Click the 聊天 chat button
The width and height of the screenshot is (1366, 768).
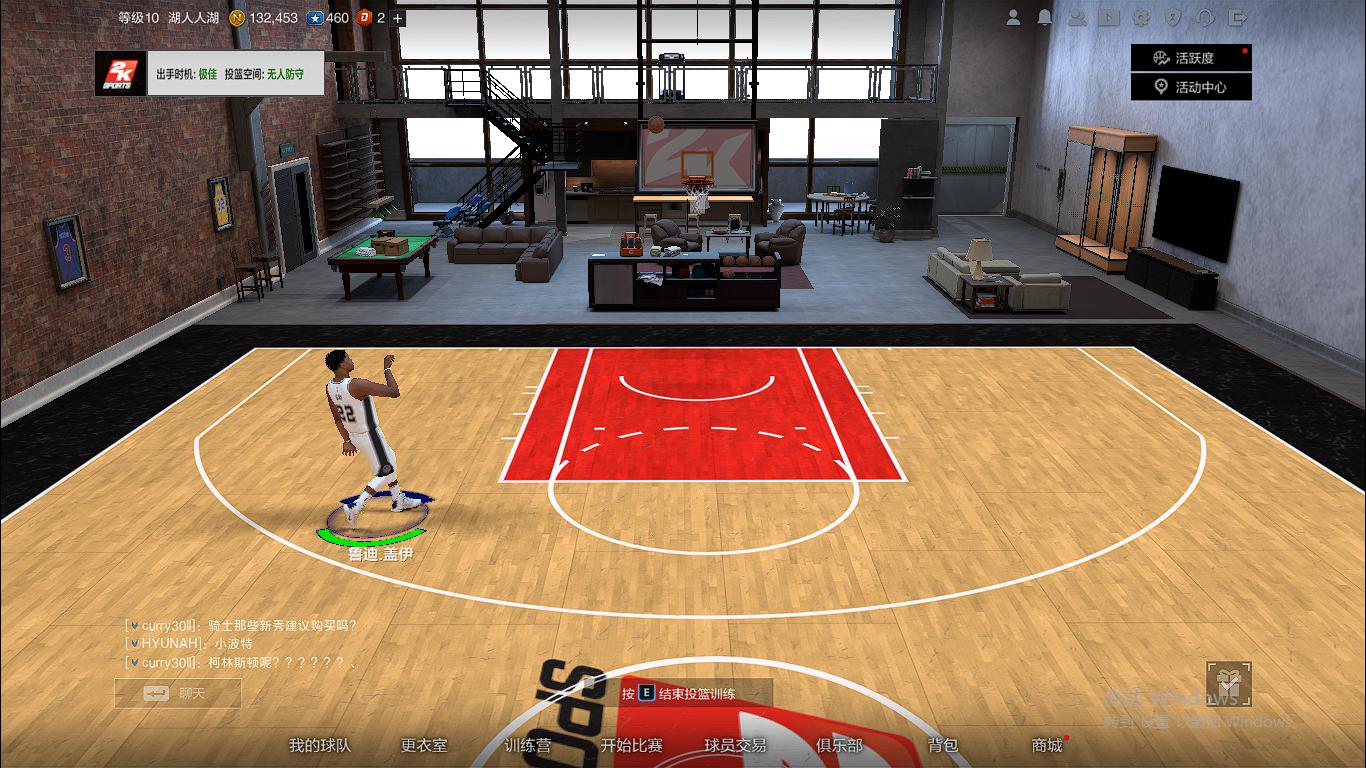pos(176,694)
